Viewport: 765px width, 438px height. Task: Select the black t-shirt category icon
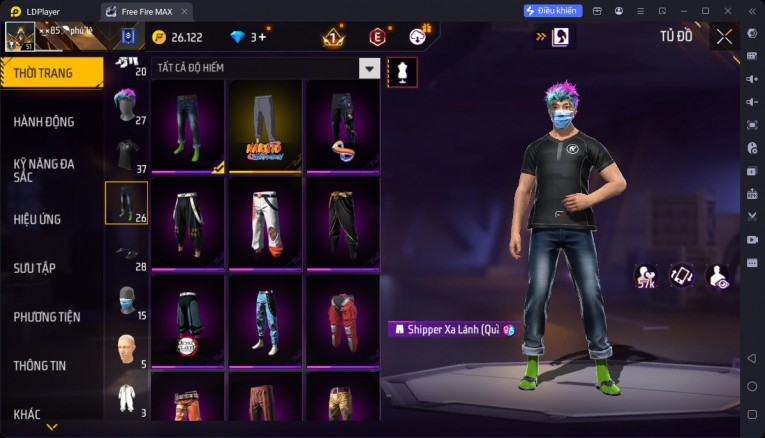[126, 153]
